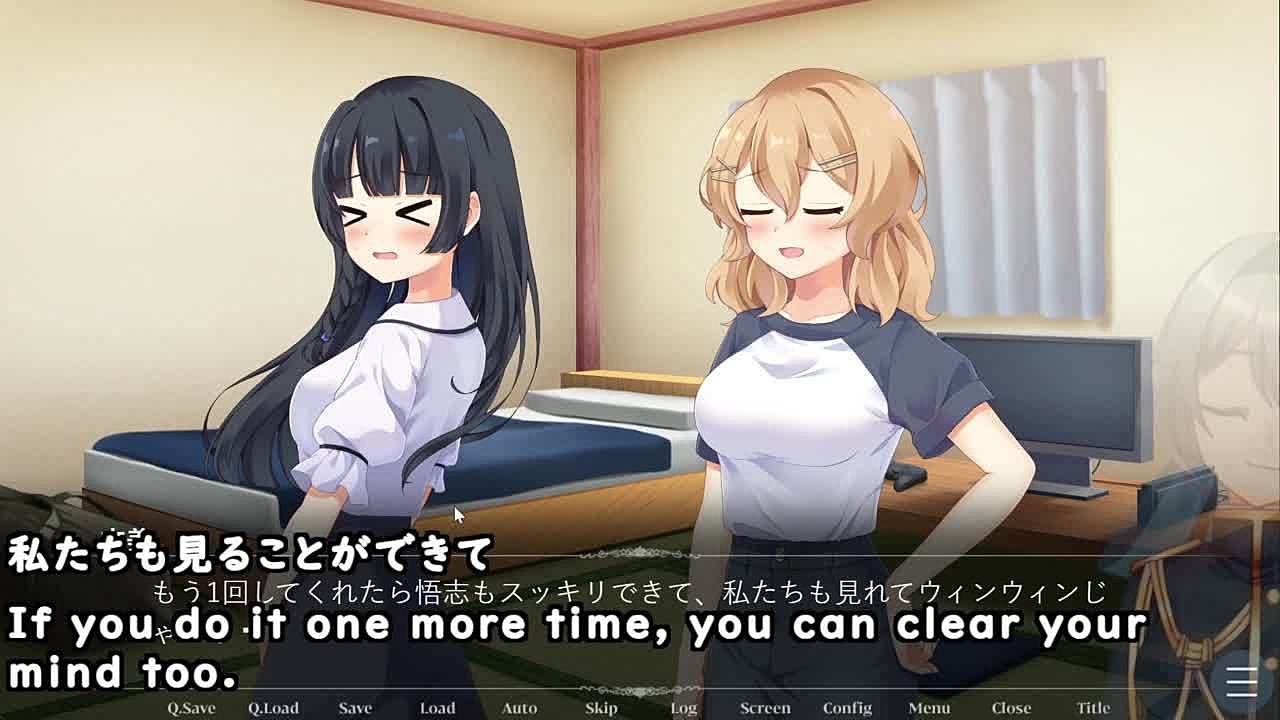This screenshot has height=720, width=1280.
Task: Activate Skip mode
Action: [601, 708]
